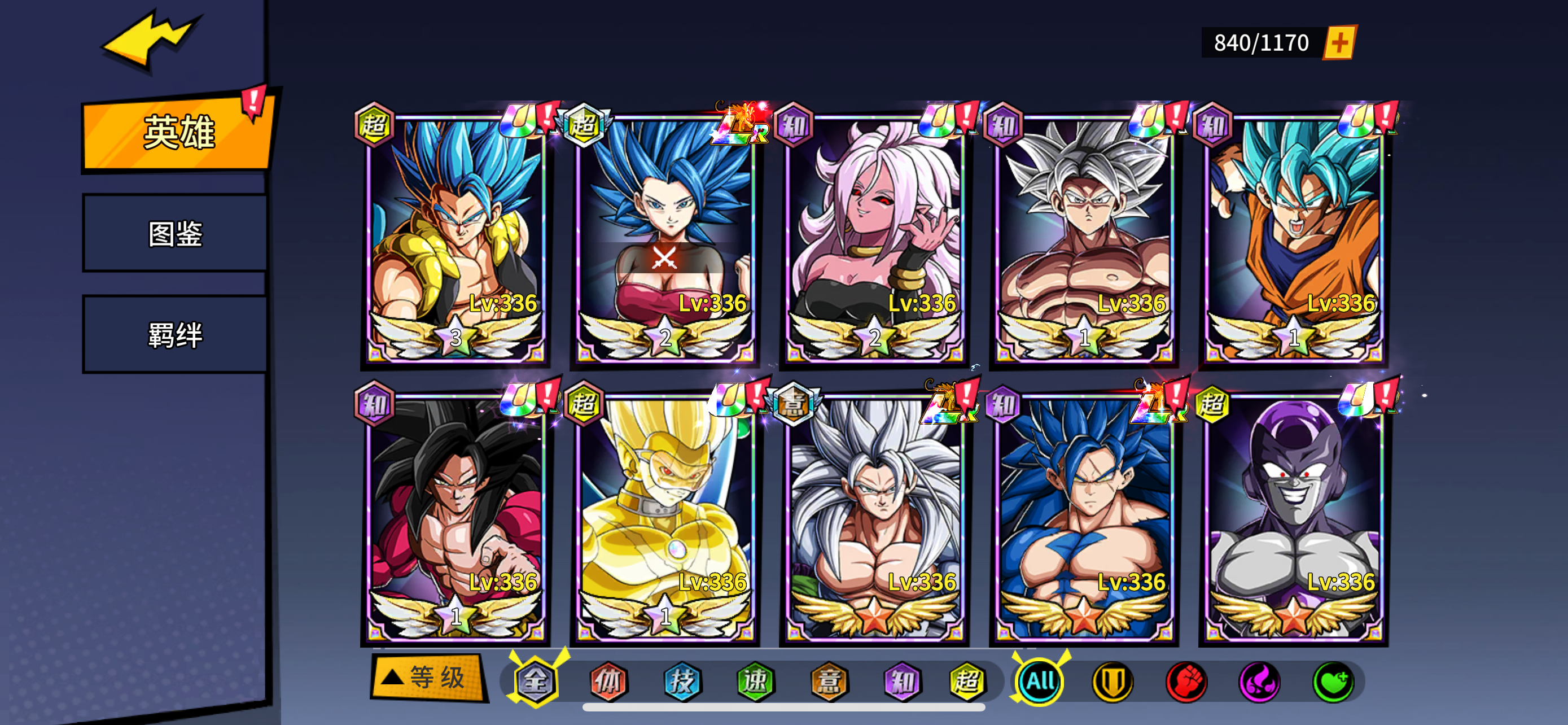The height and width of the screenshot is (725, 1568).
Task: Filter heroes by the blue 技 type
Action: [x=682, y=681]
